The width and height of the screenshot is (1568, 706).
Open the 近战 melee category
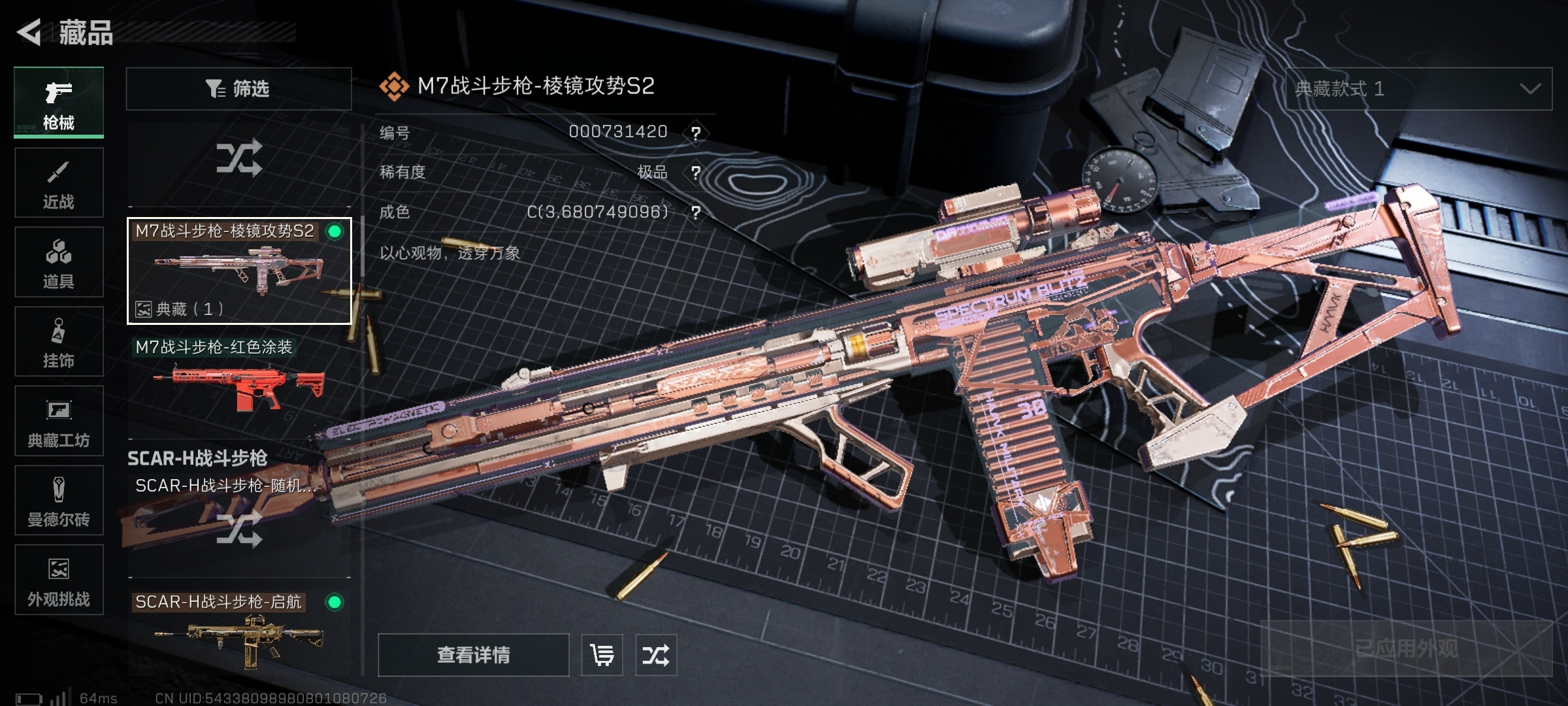pyautogui.click(x=59, y=183)
